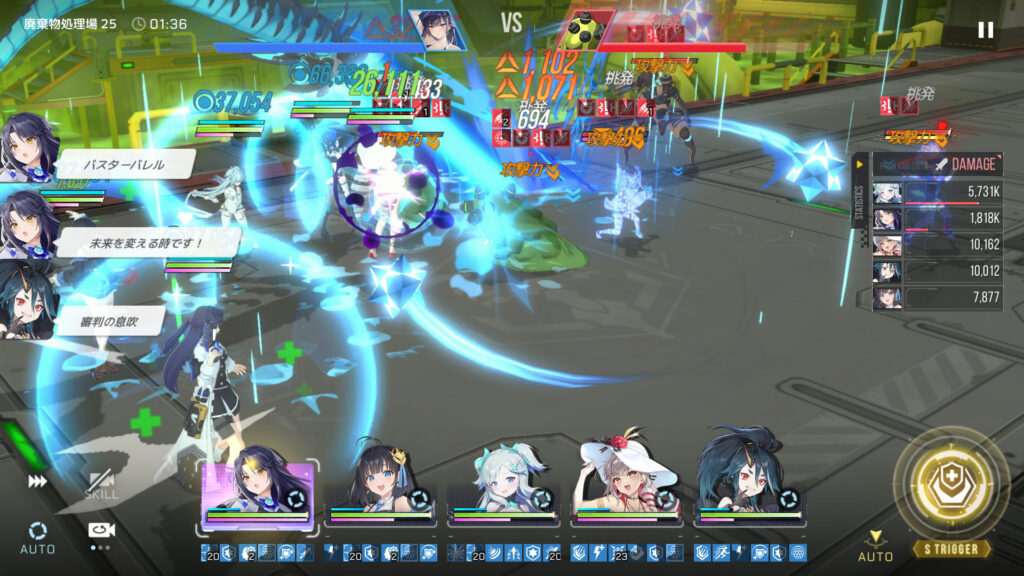Open the enemy boss portrait in VS bar
Image resolution: width=1024 pixels, height=576 pixels.
(x=583, y=30)
